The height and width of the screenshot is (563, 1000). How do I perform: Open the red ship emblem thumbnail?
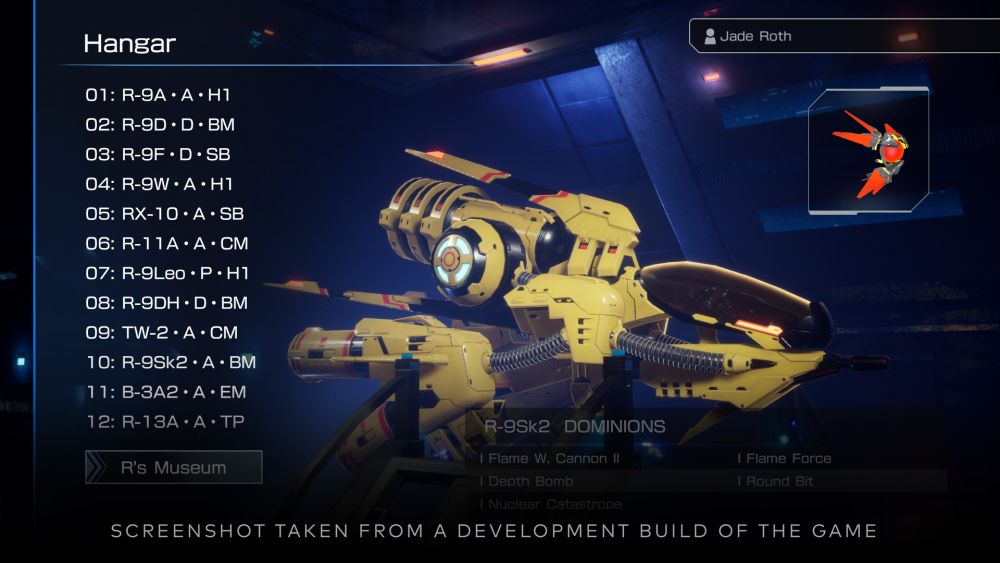point(869,152)
